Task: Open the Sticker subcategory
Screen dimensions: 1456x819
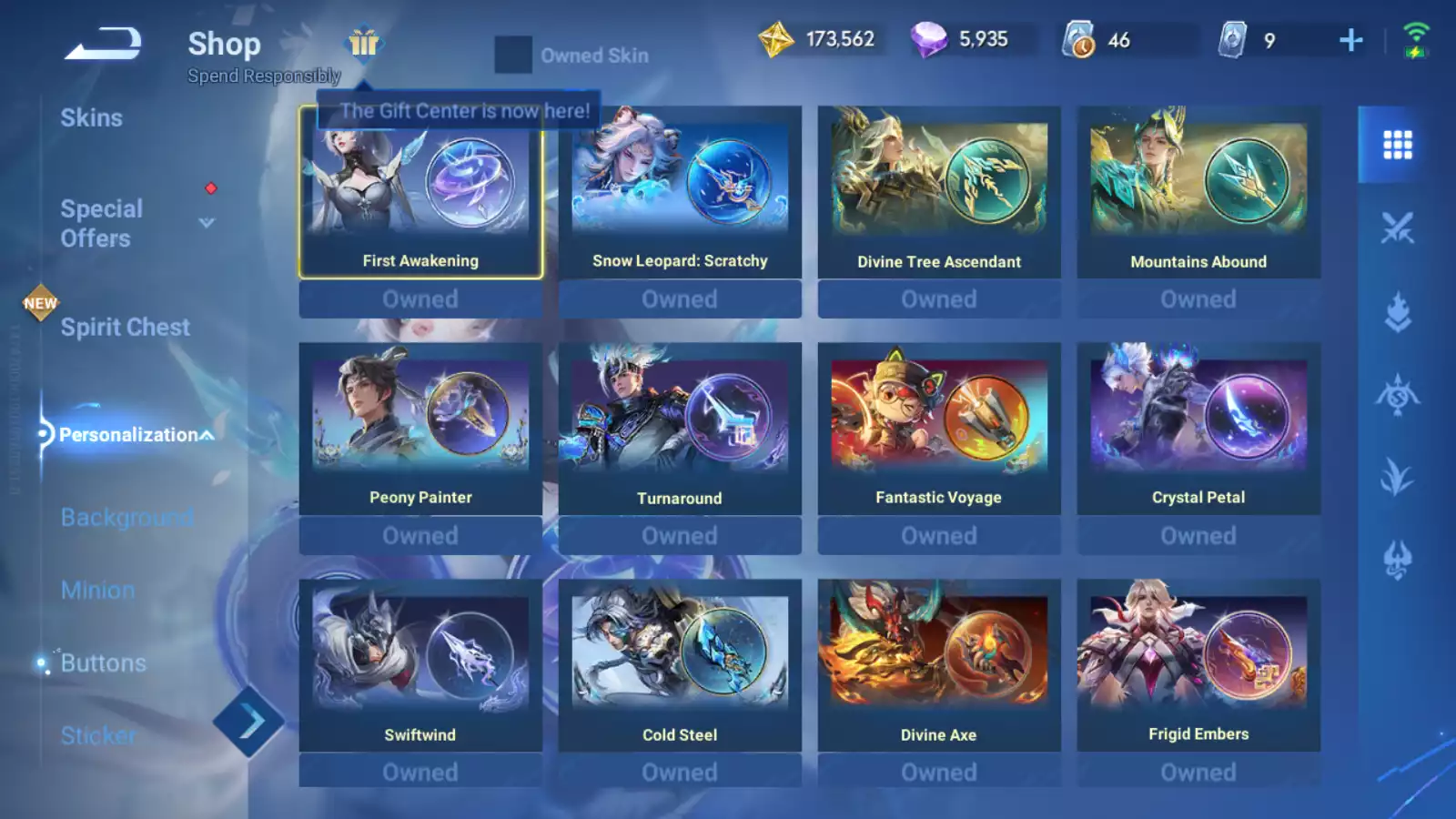Action: point(98,735)
